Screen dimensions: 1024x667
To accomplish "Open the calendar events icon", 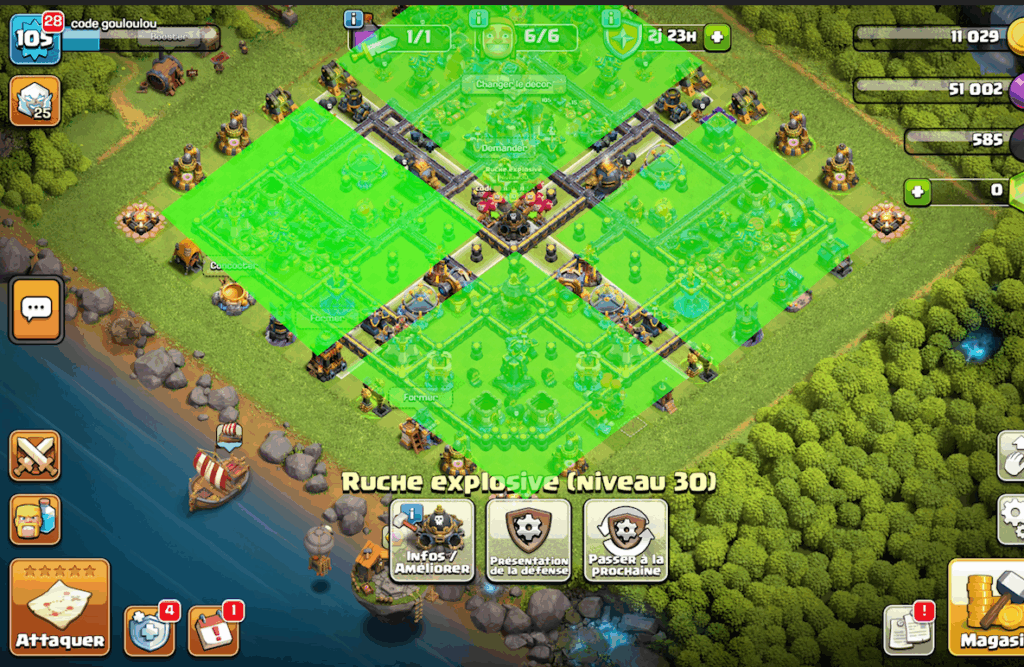I will (212, 630).
